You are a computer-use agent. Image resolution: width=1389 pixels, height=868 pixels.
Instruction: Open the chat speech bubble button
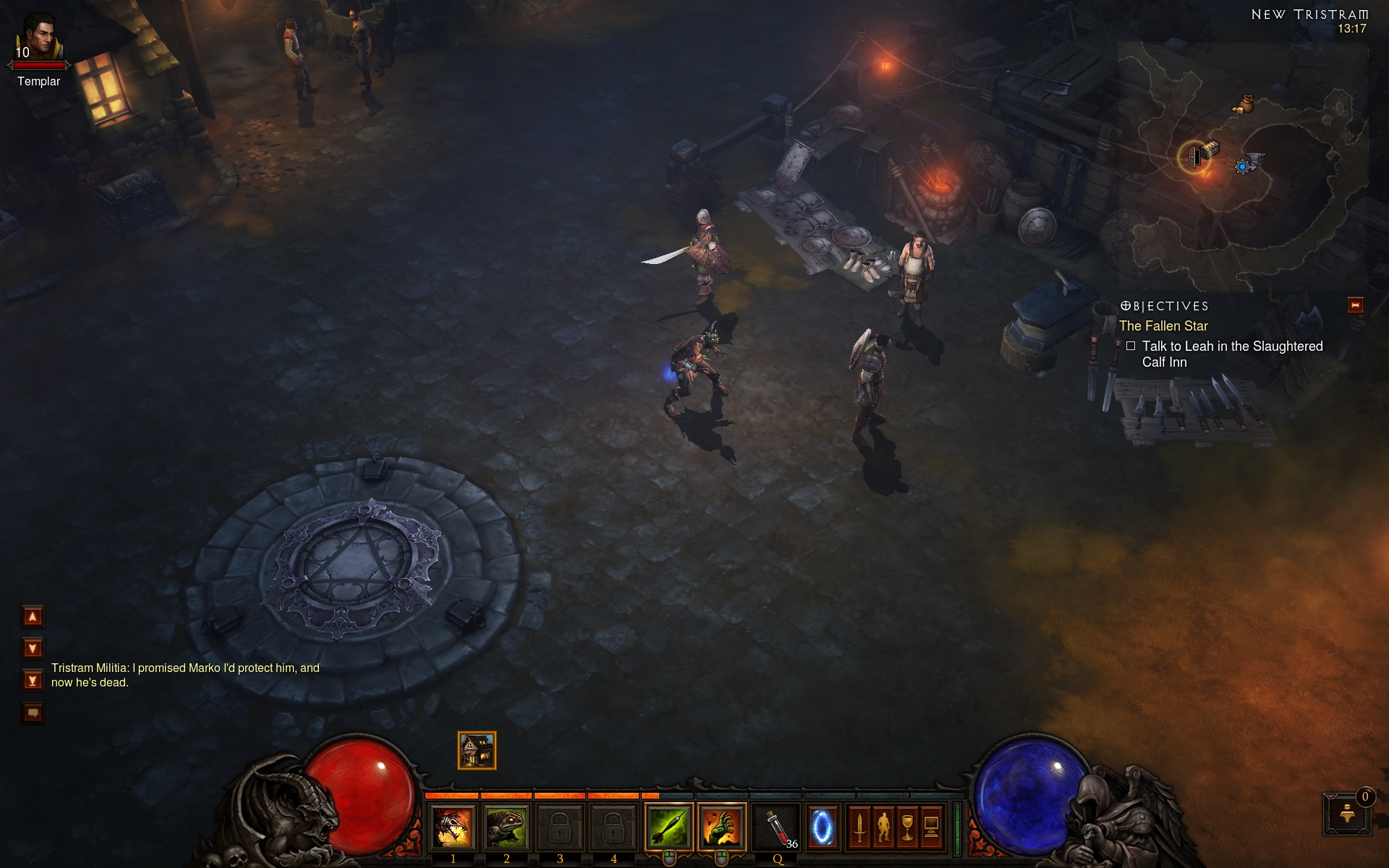point(33,713)
